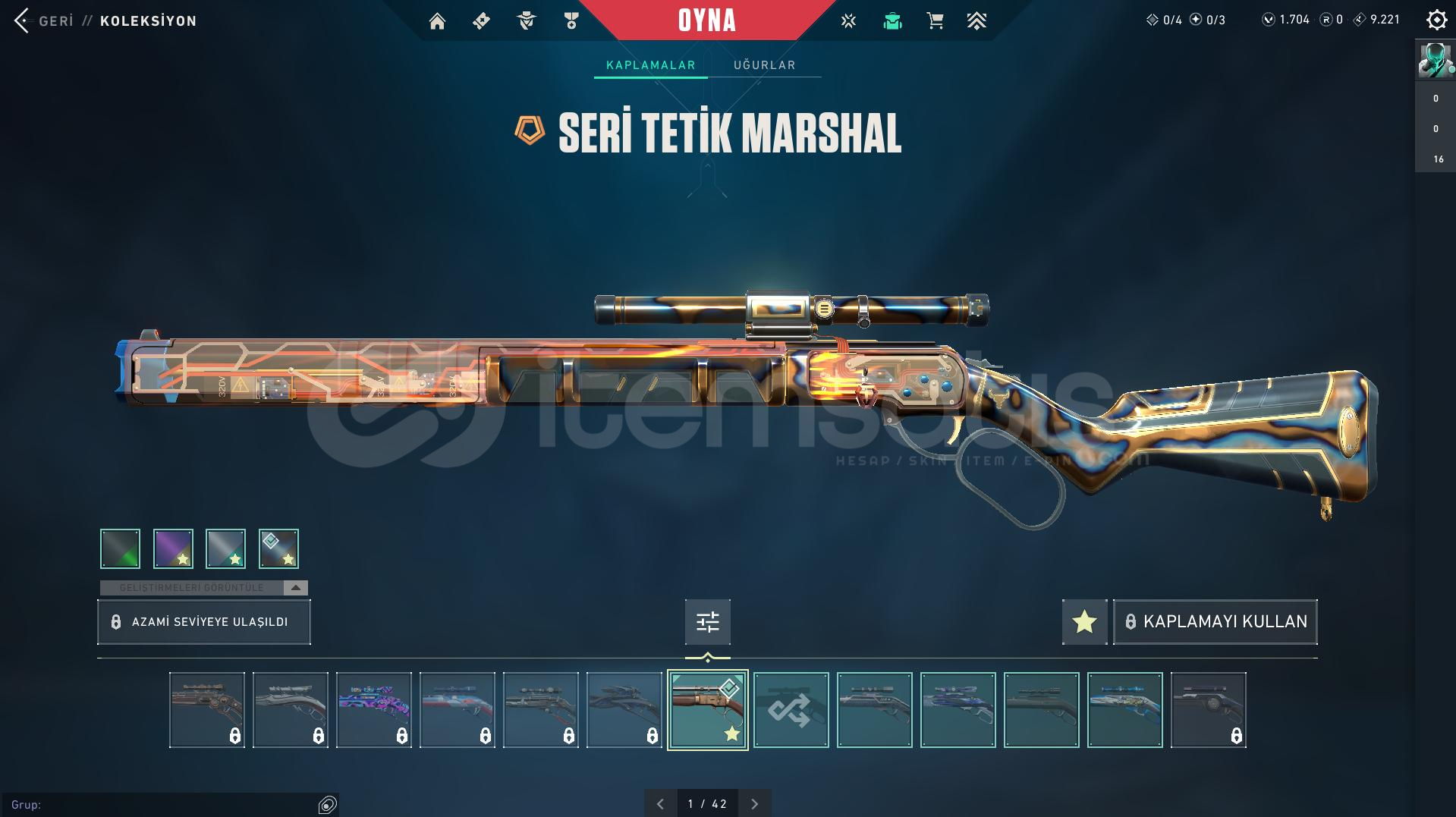1456x817 pixels.
Task: Click Azami Seviyeye Ulaşıldı button
Action: tap(204, 622)
